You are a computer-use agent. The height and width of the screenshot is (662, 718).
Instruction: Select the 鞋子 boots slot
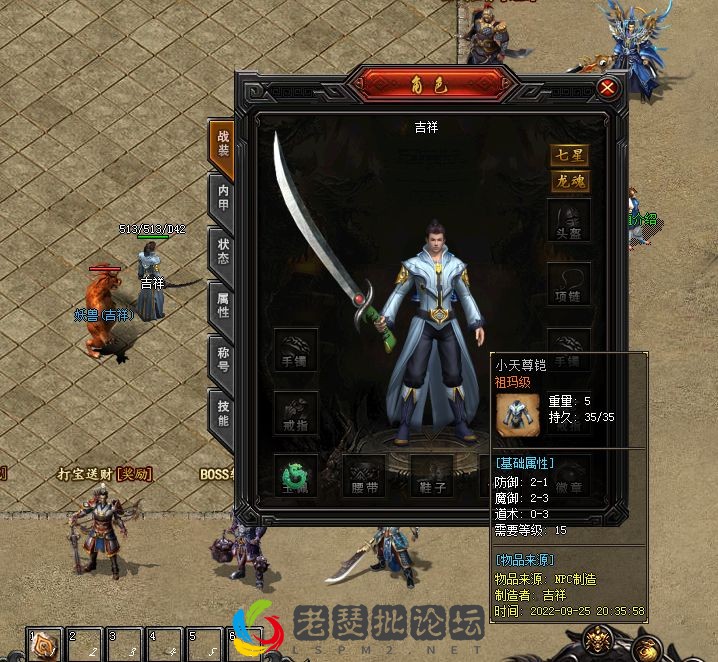[x=432, y=475]
